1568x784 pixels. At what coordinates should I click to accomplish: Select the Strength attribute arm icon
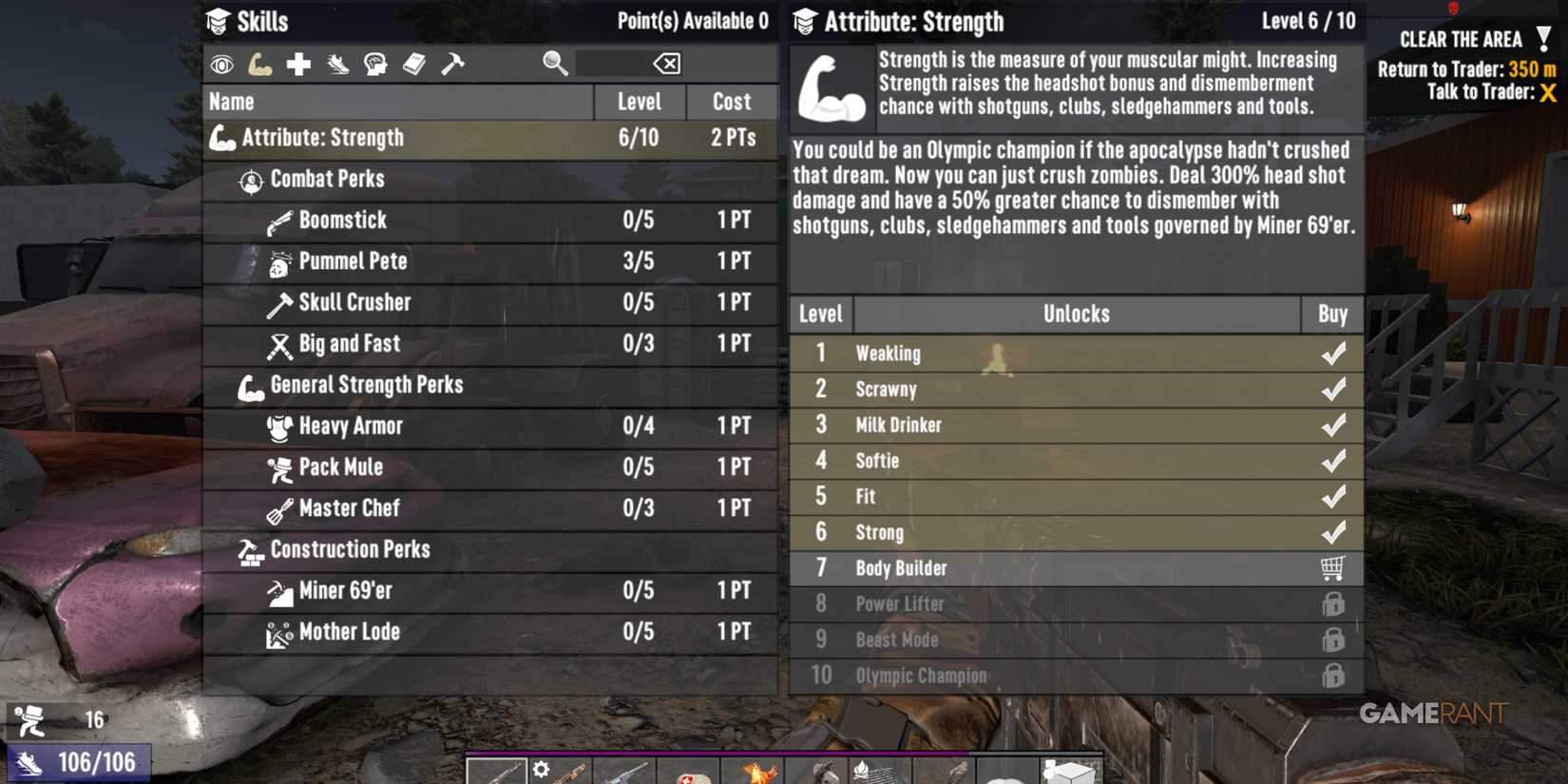click(x=260, y=63)
